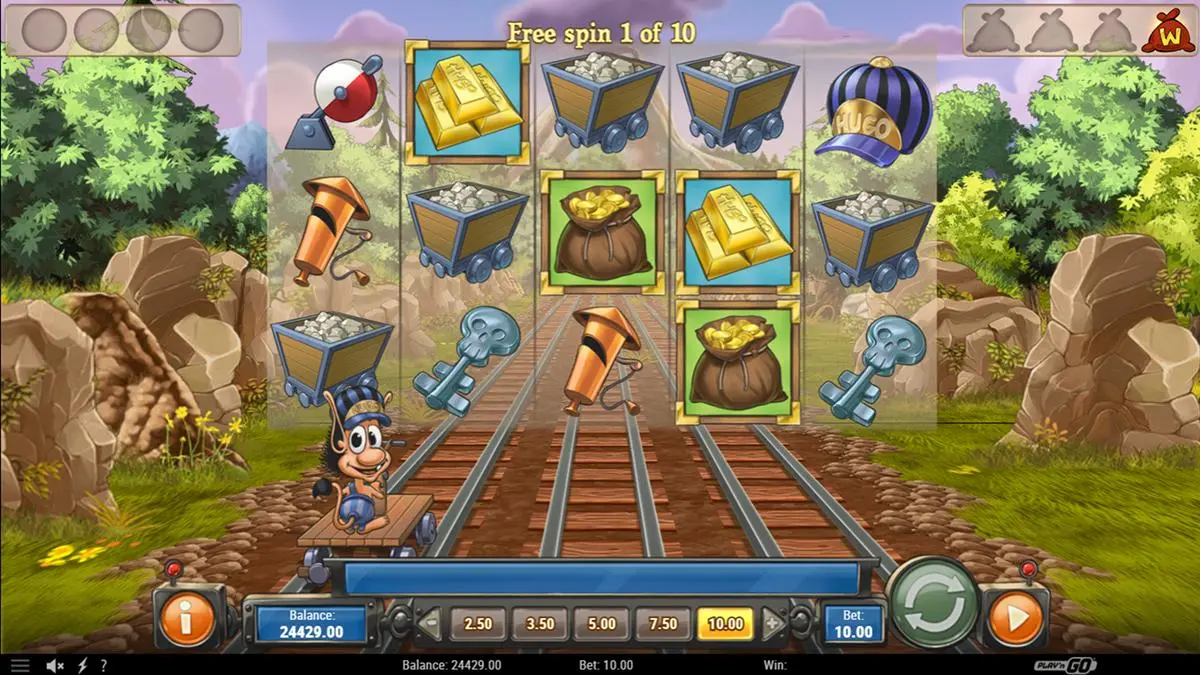
Task: Decrease bet with the left arrow
Action: [430, 625]
